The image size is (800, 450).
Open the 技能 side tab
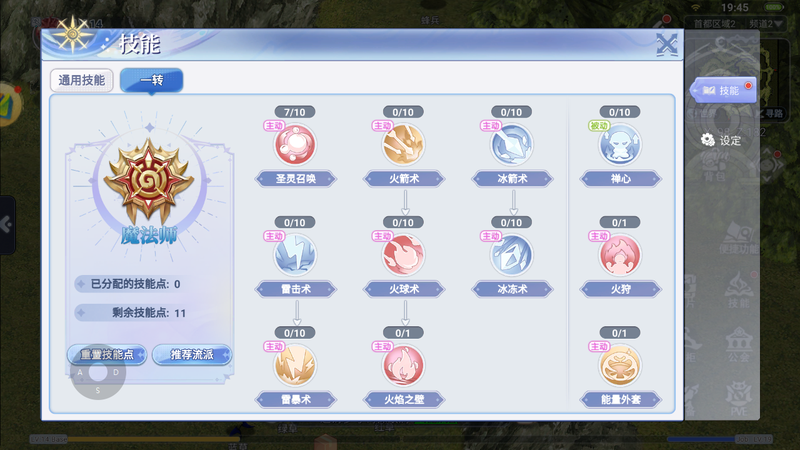(x=722, y=91)
